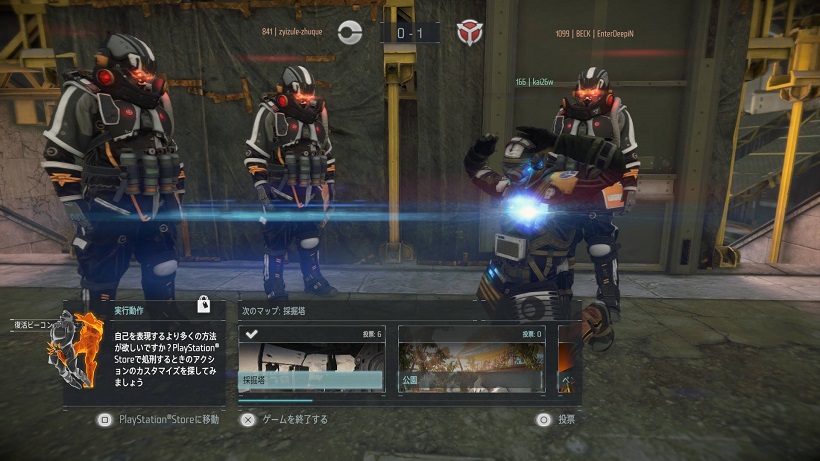Choose ゲームを終了する to quit the game
The width and height of the screenshot is (820, 461).
[x=284, y=420]
